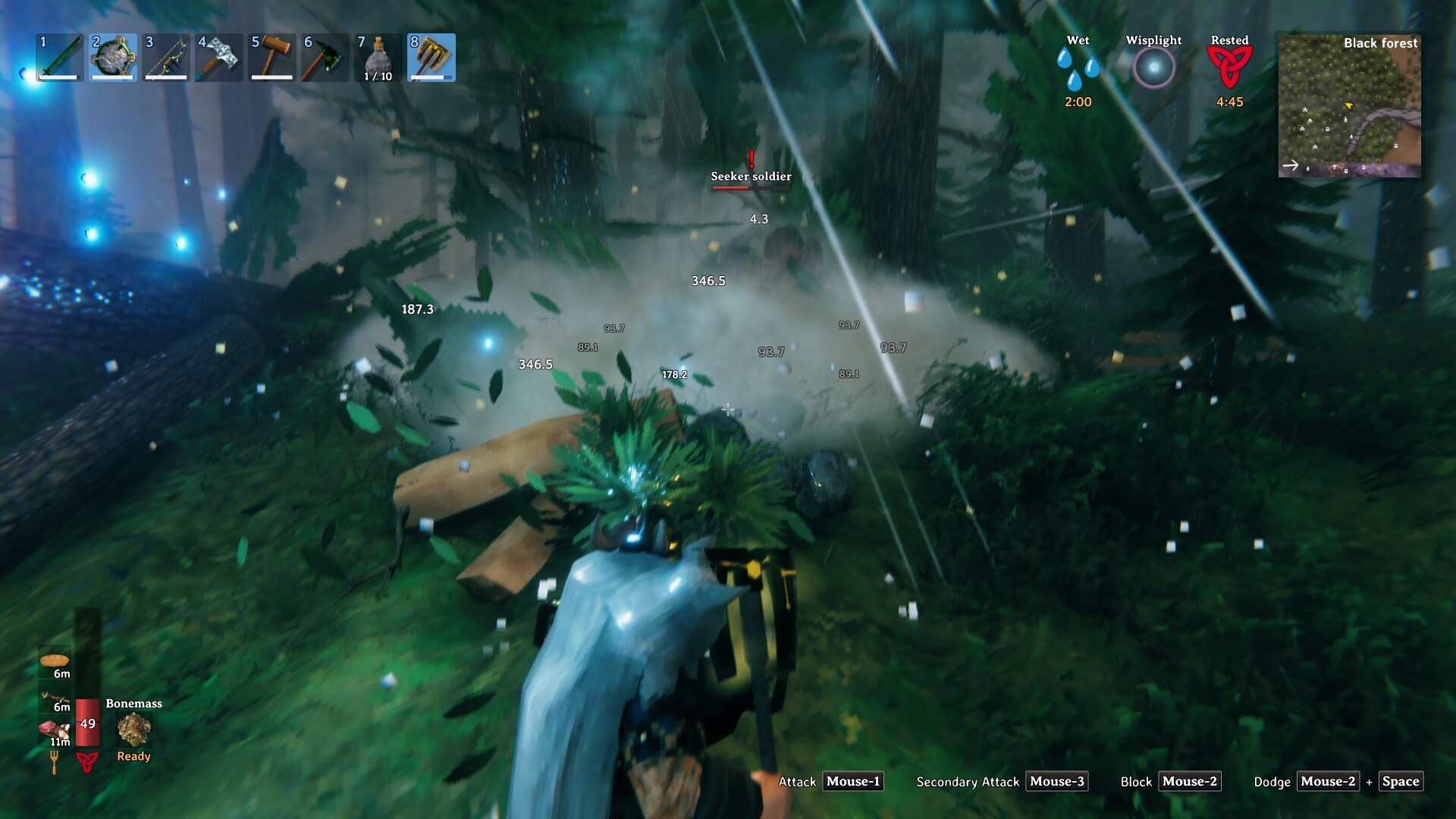
Task: Select the silver war hammer in slot 4
Action: (x=219, y=57)
